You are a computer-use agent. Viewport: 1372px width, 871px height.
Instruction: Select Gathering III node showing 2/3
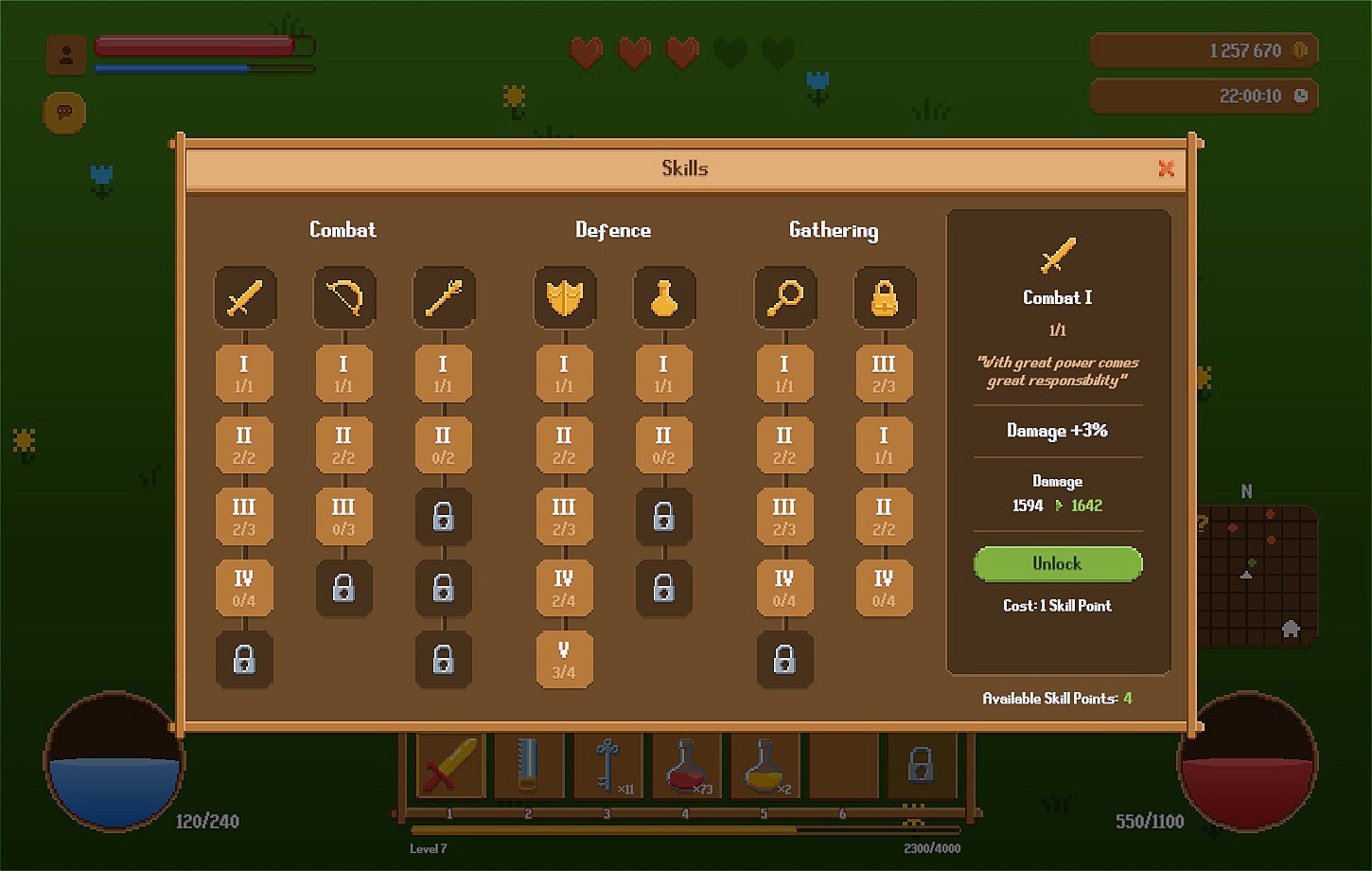(x=784, y=516)
